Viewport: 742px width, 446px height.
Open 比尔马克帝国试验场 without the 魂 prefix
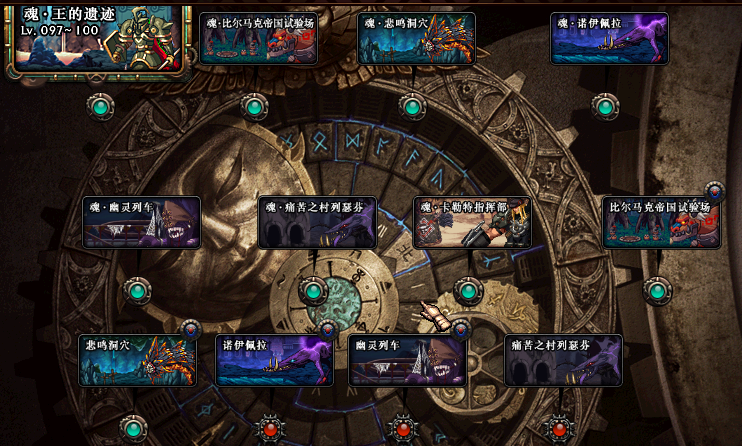click(x=661, y=222)
